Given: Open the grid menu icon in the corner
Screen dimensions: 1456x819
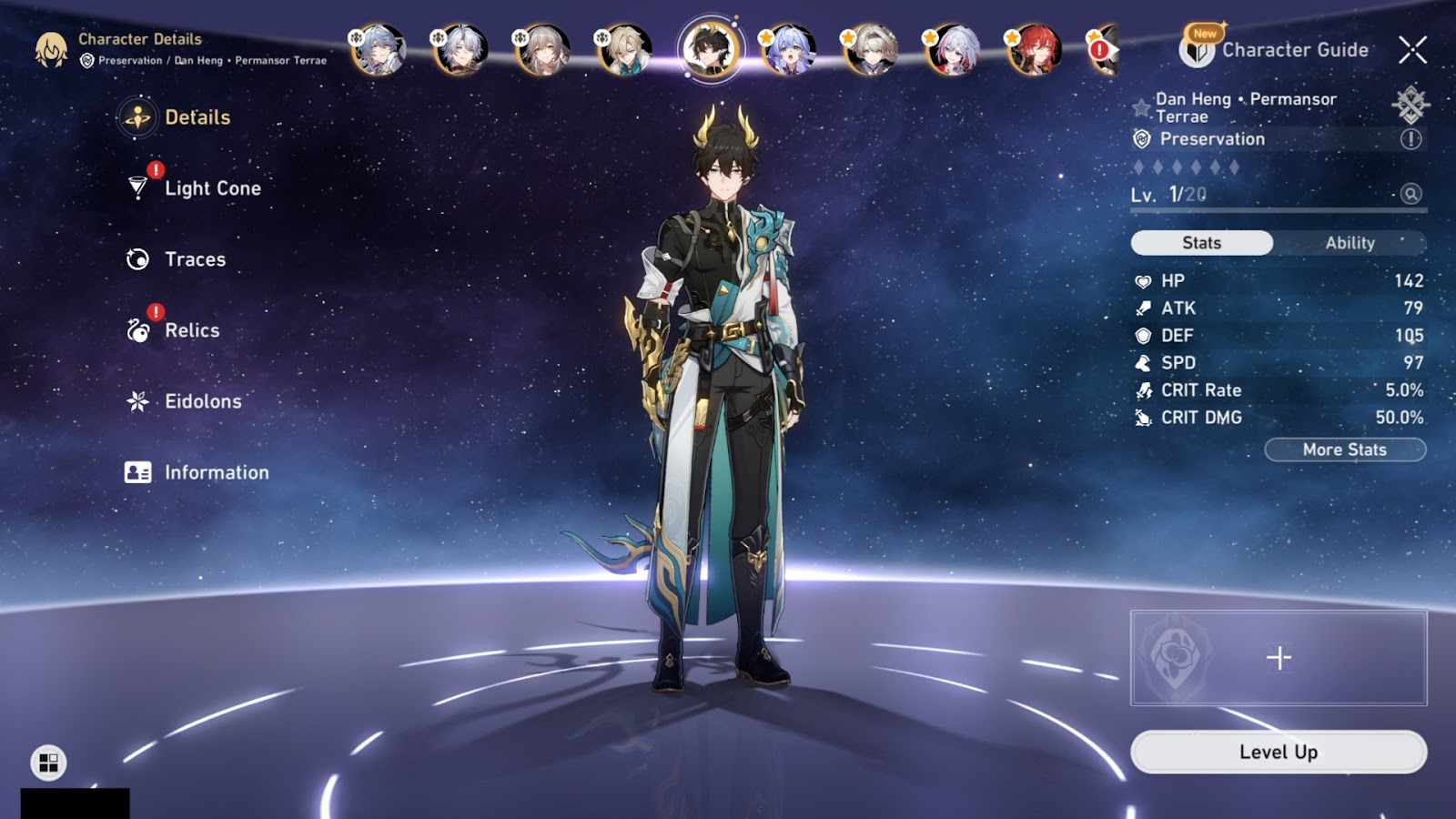Looking at the screenshot, I should (48, 762).
